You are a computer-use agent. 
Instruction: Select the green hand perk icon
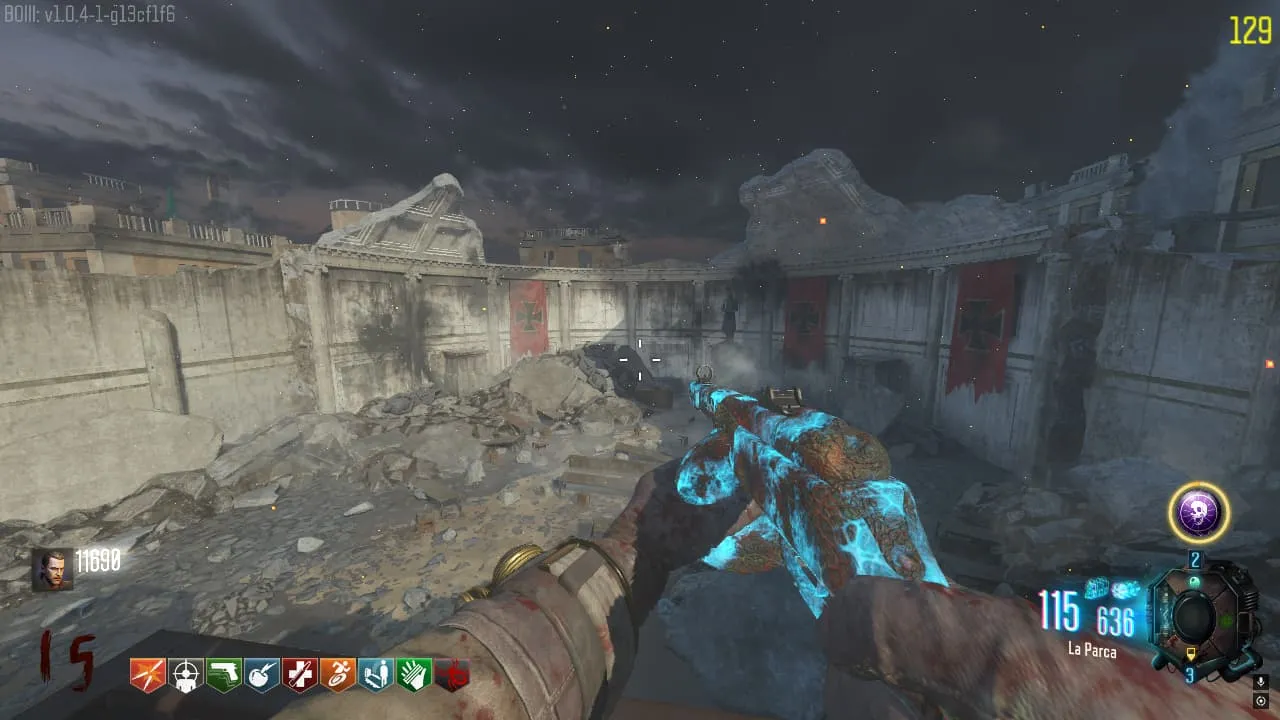(x=413, y=675)
